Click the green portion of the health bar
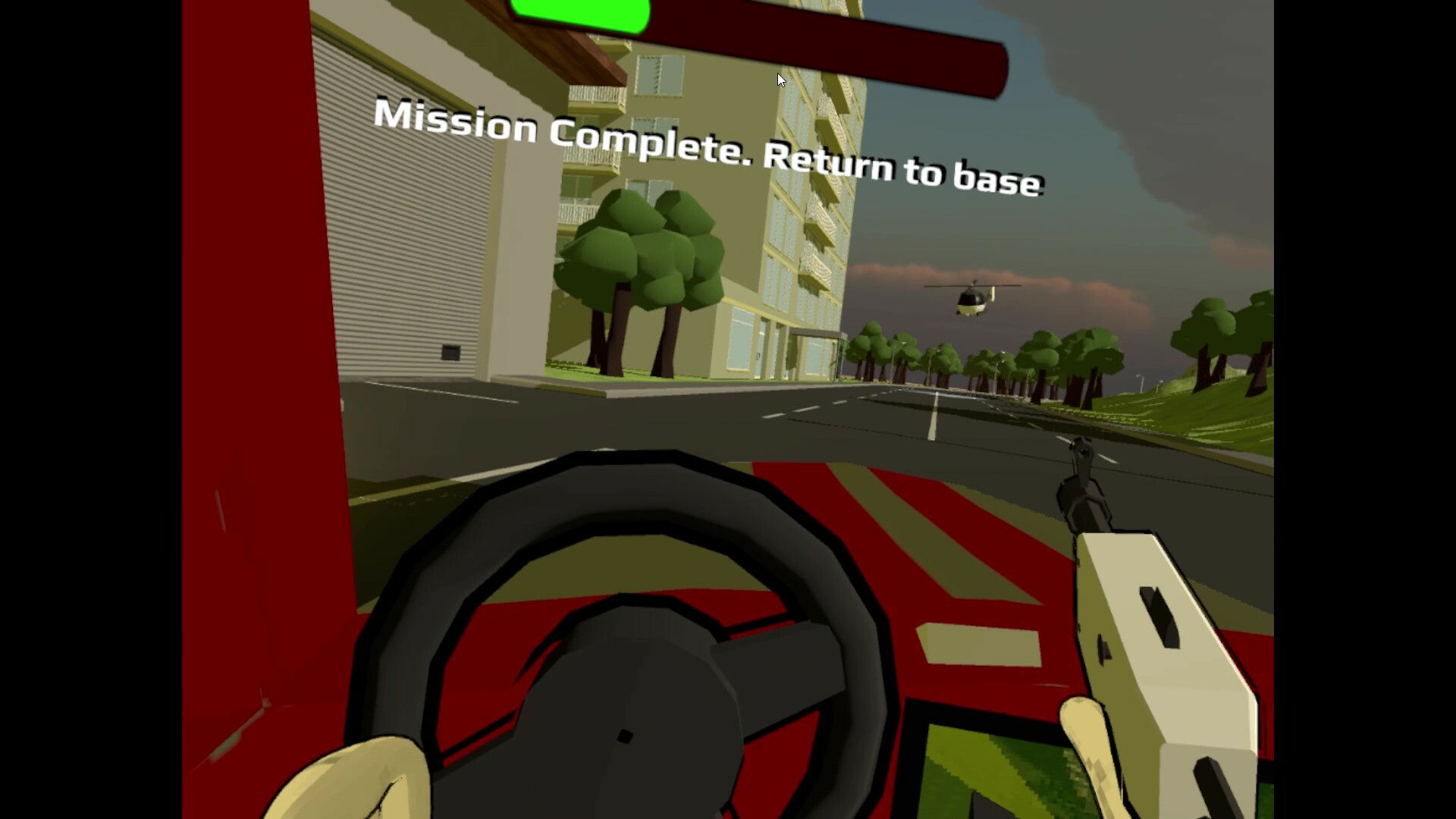This screenshot has width=1456, height=819. pos(584,14)
